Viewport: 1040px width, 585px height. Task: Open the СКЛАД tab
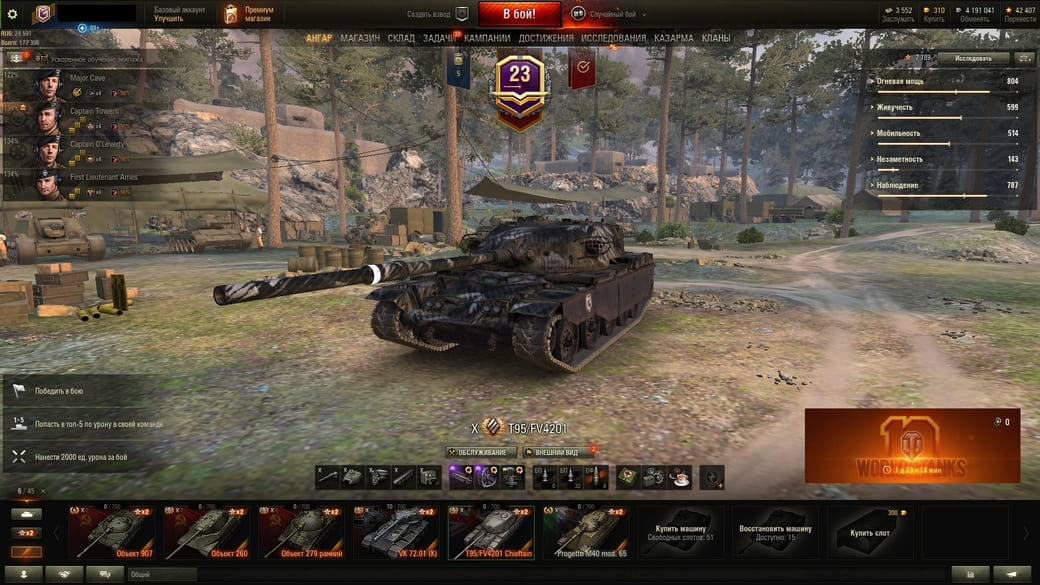(x=401, y=38)
